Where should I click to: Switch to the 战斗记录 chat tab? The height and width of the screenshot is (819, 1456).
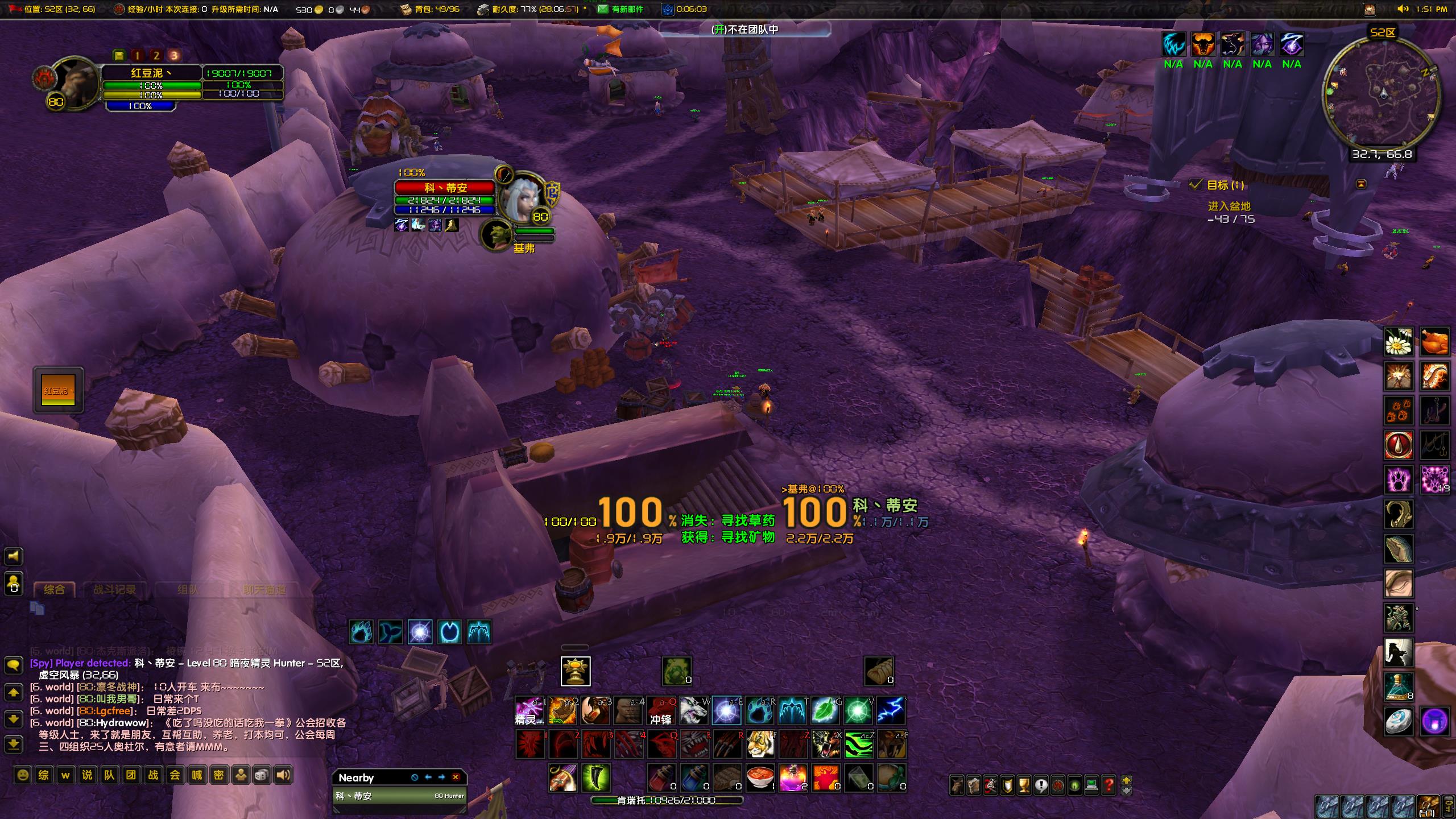(x=114, y=590)
